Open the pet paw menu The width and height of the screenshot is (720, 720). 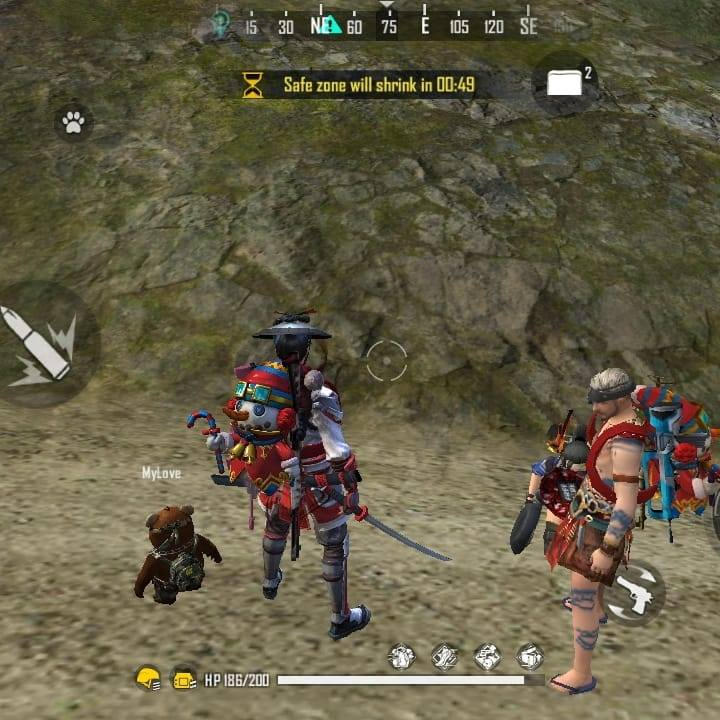73,122
